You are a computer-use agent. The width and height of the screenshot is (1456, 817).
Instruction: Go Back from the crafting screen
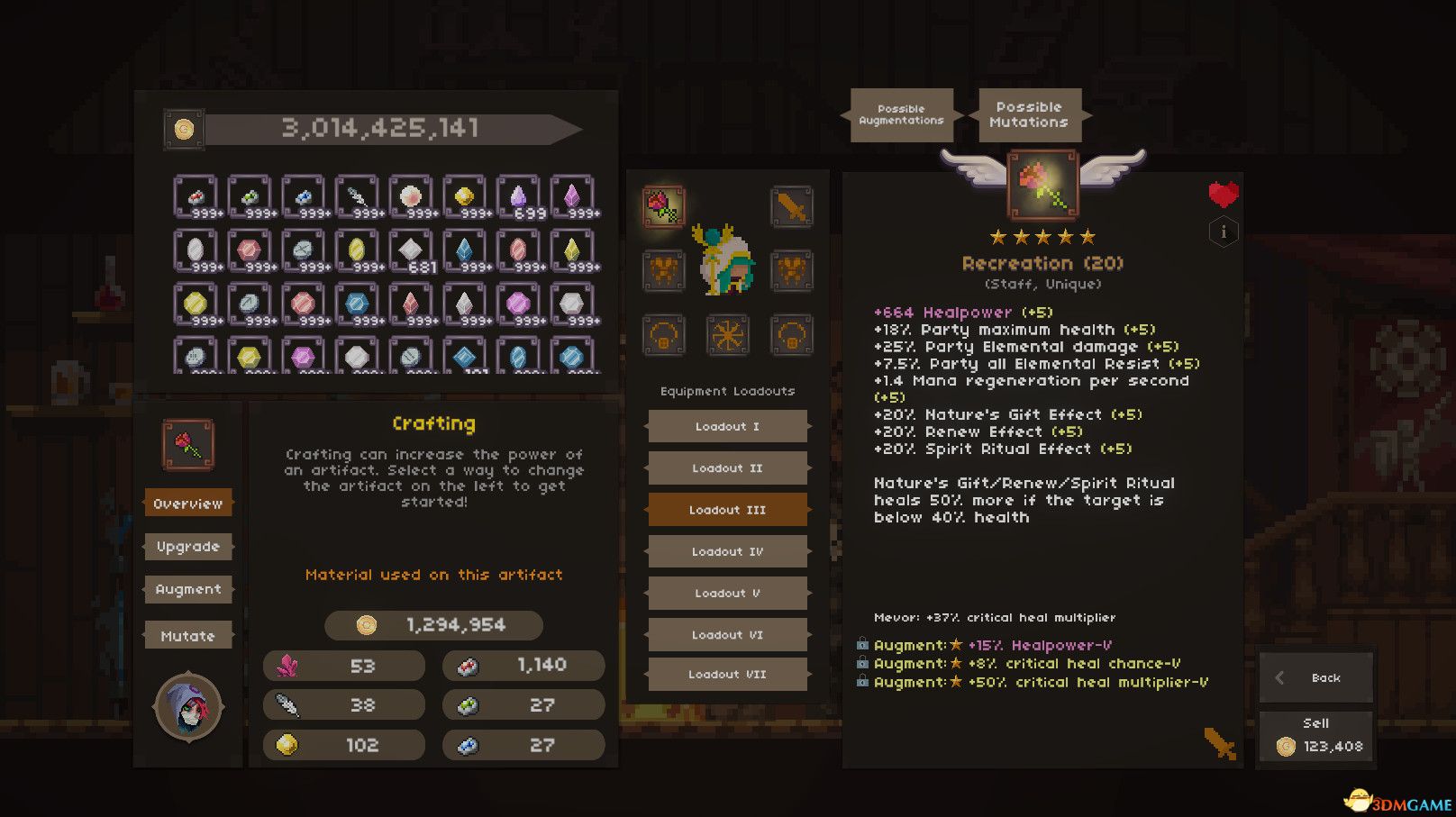(x=1315, y=677)
